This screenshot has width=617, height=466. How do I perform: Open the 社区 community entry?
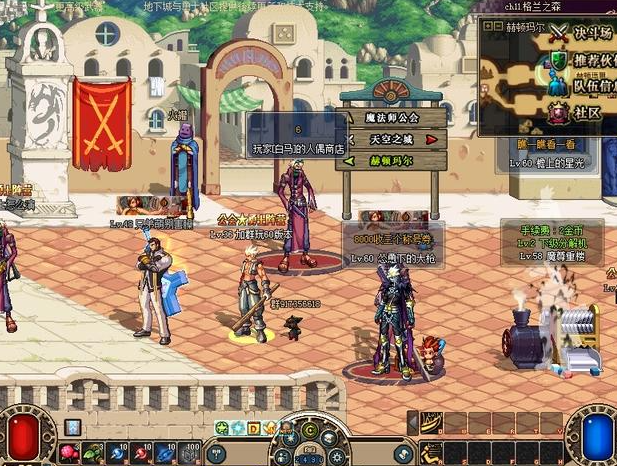[586, 113]
